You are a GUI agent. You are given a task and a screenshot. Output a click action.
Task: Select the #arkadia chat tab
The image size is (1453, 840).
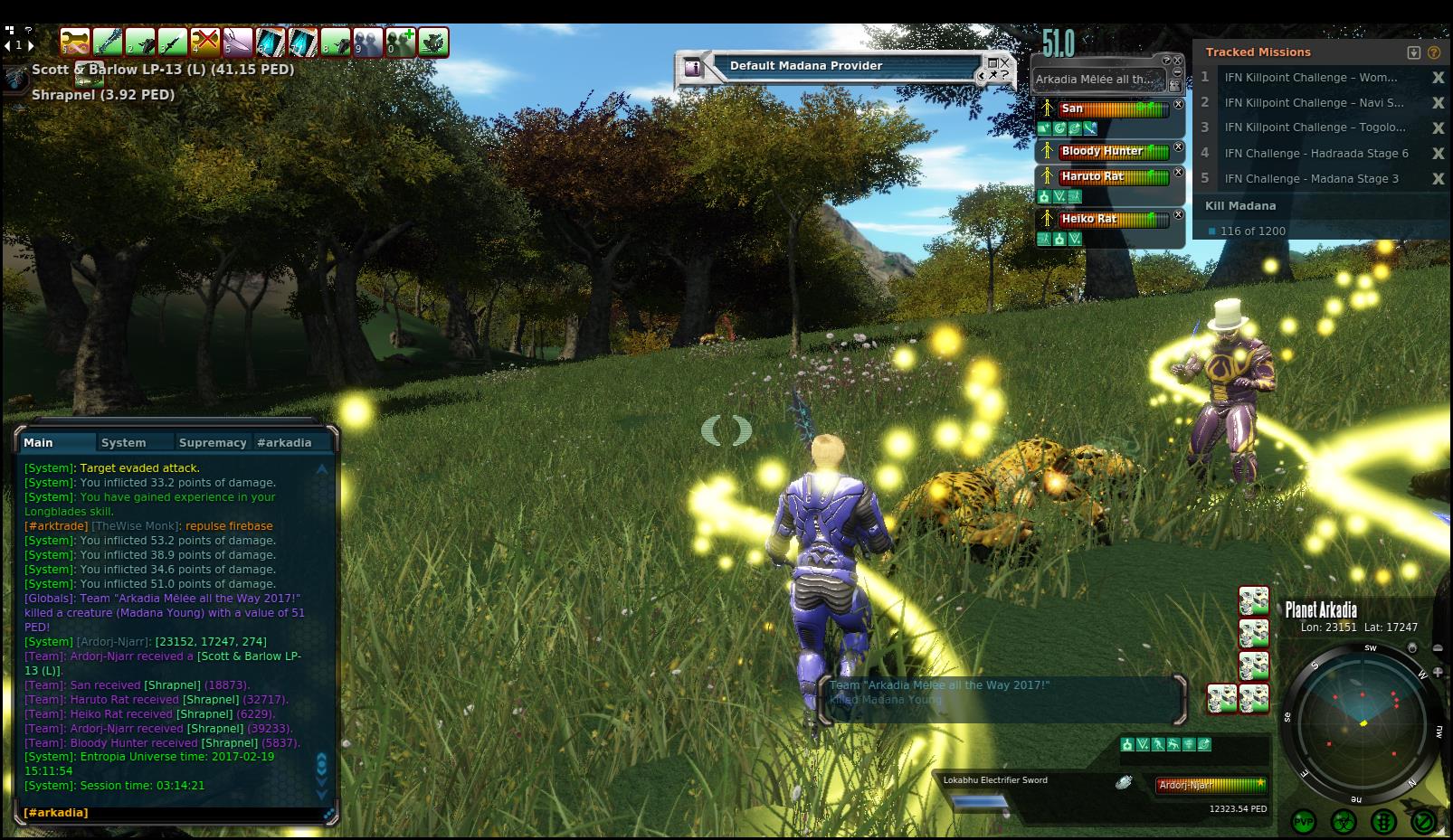point(284,442)
